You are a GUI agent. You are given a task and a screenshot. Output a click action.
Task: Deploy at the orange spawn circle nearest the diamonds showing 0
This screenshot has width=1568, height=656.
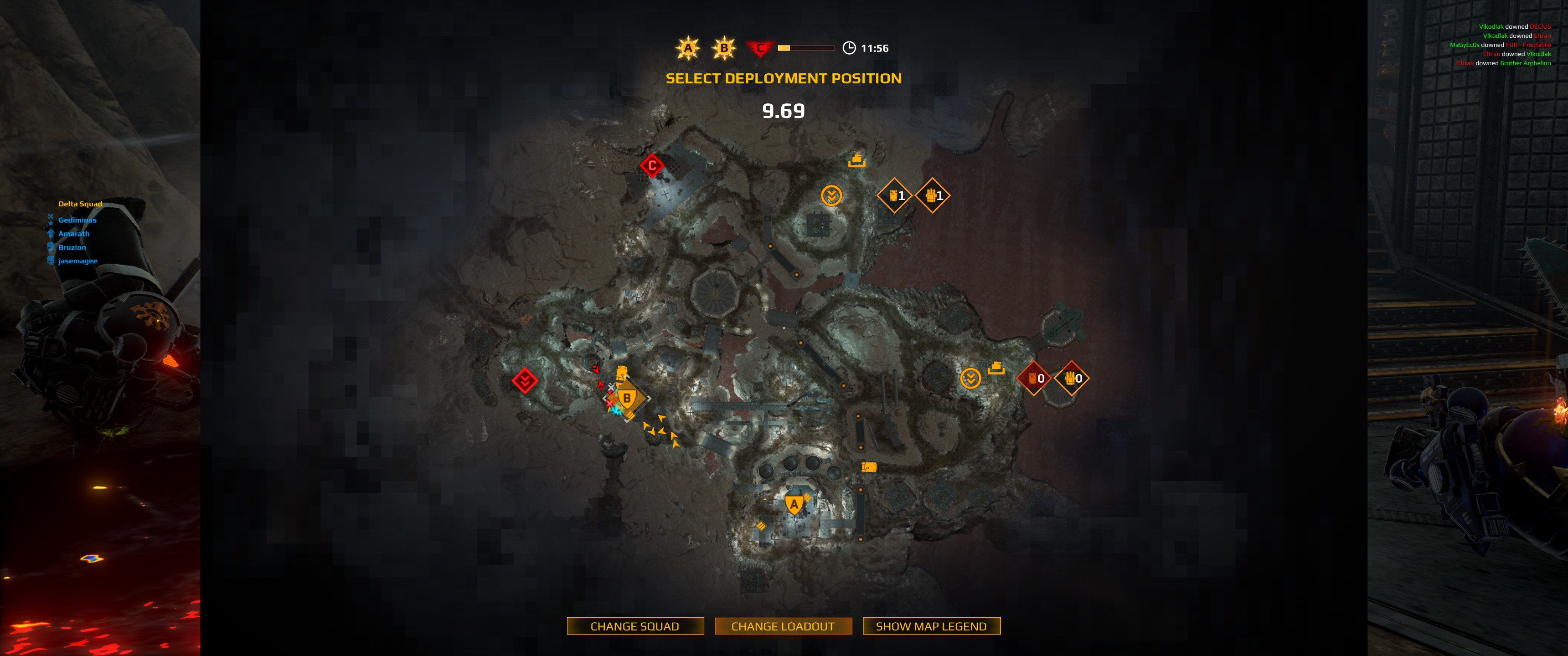coord(970,379)
